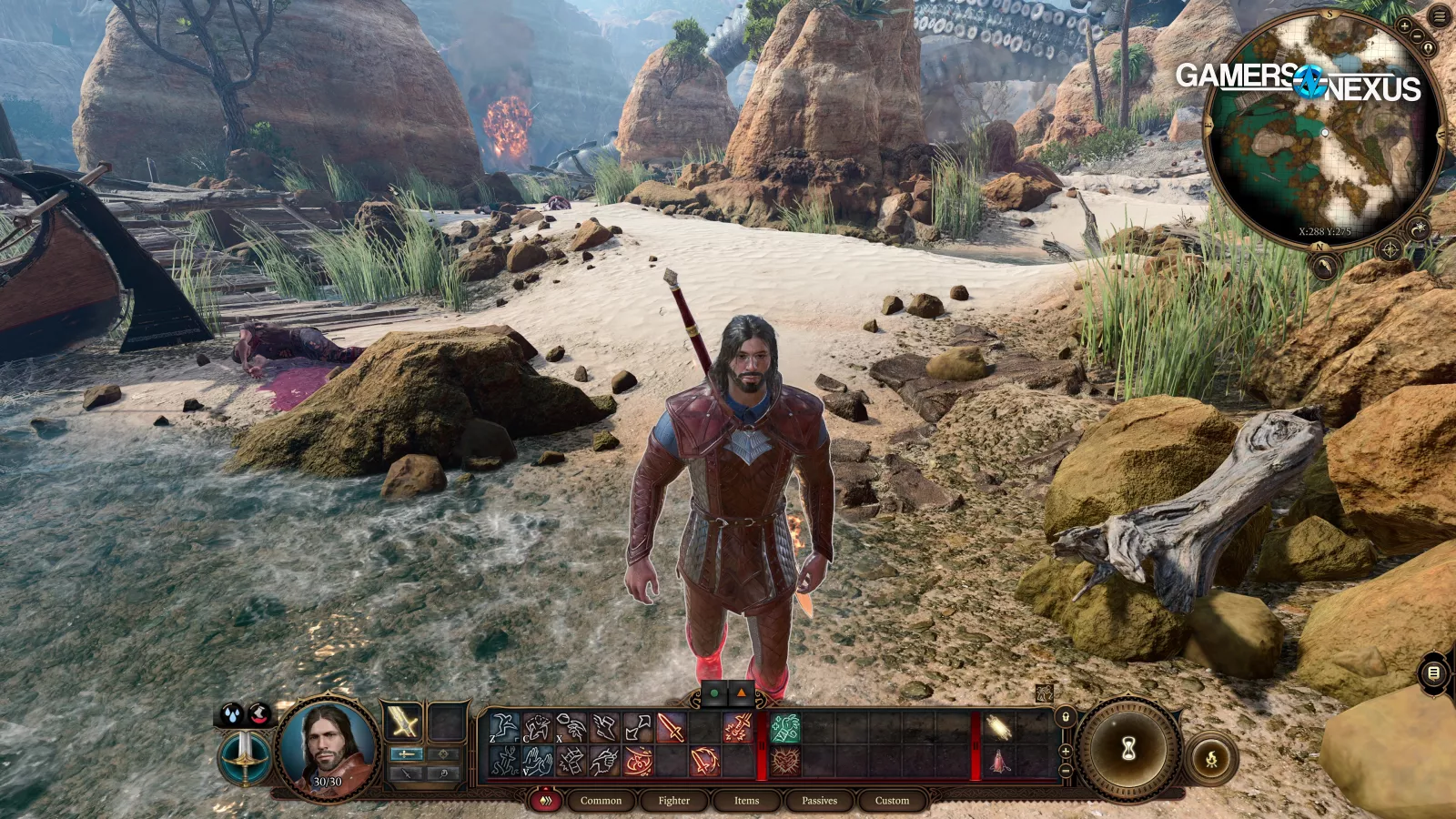Screen dimensions: 1456x819
Task: Switch to the Custom hotbar tab
Action: (x=892, y=801)
